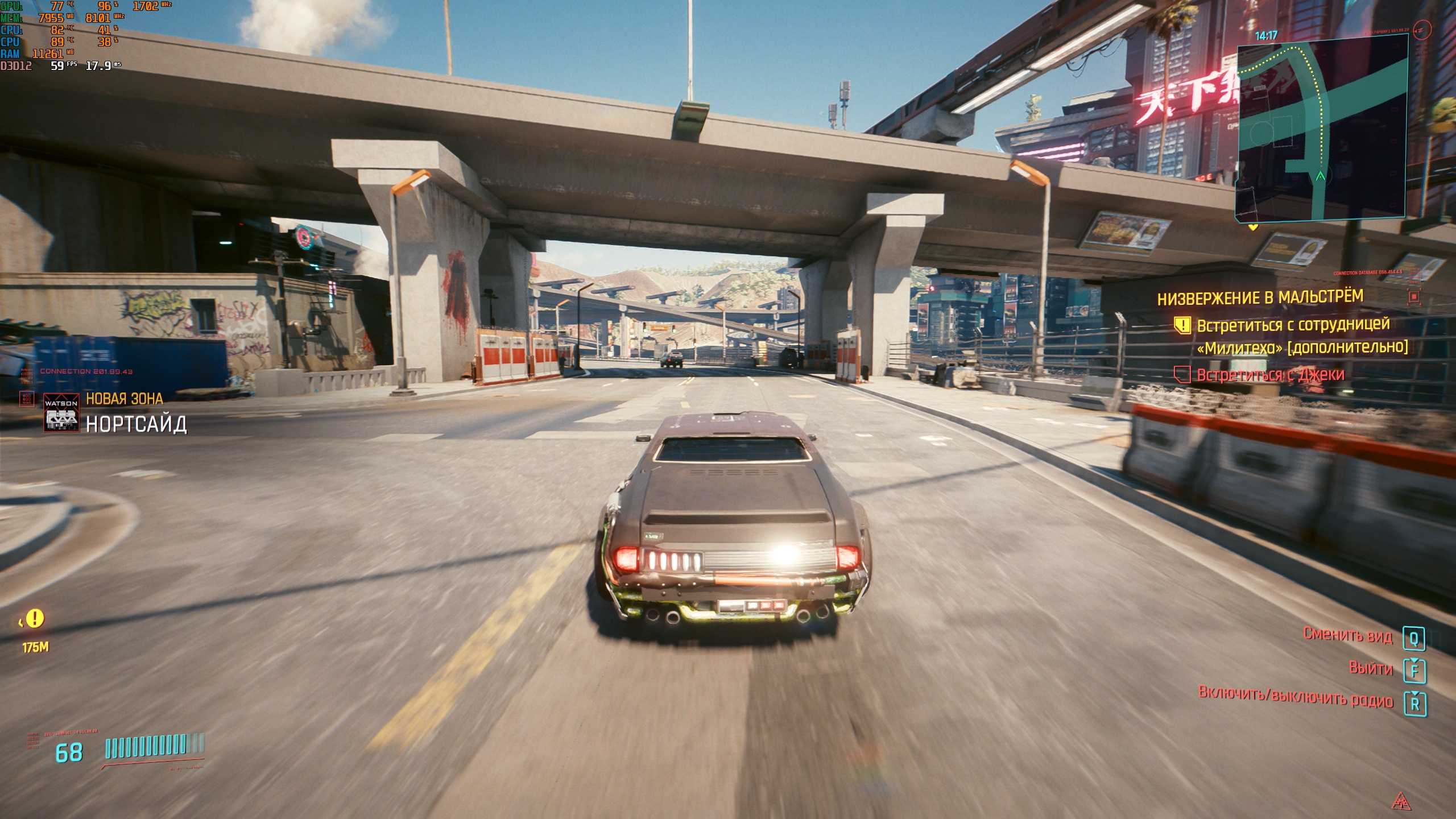This screenshot has width=1456, height=819.
Task: Click the crossed-out icon above the minimap
Action: click(1422, 30)
